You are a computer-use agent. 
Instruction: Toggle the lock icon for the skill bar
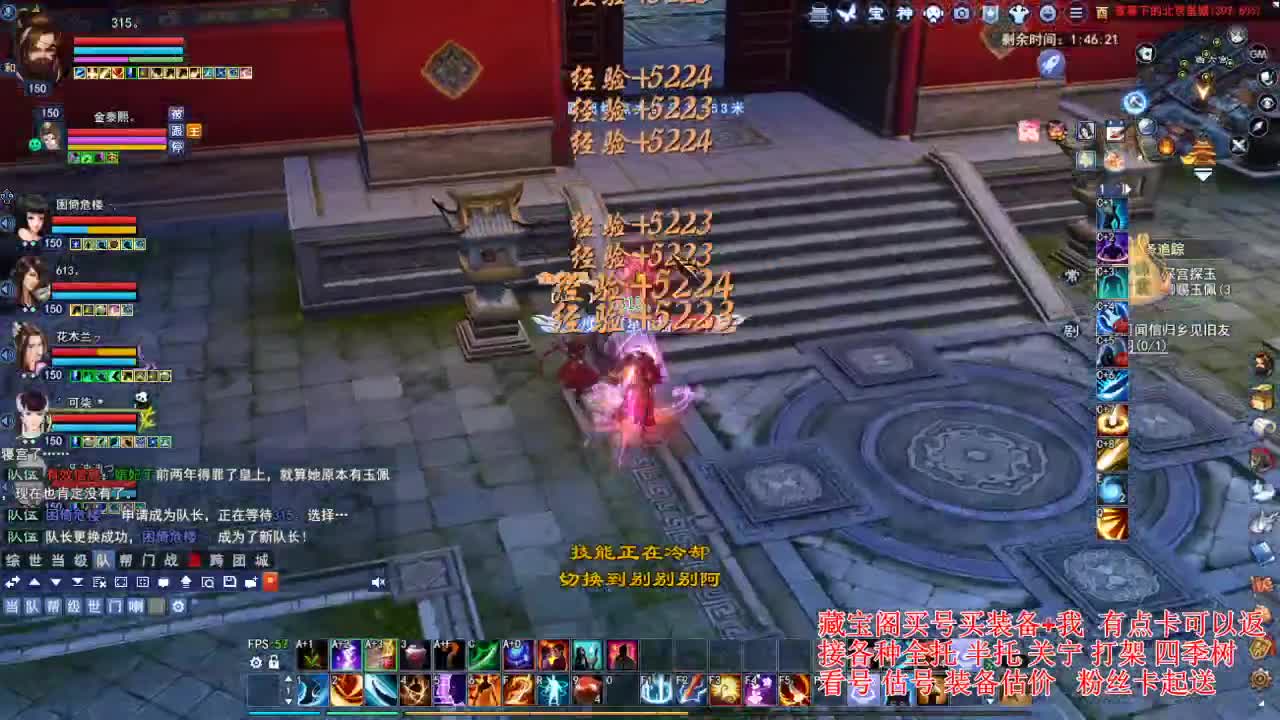click(x=274, y=662)
